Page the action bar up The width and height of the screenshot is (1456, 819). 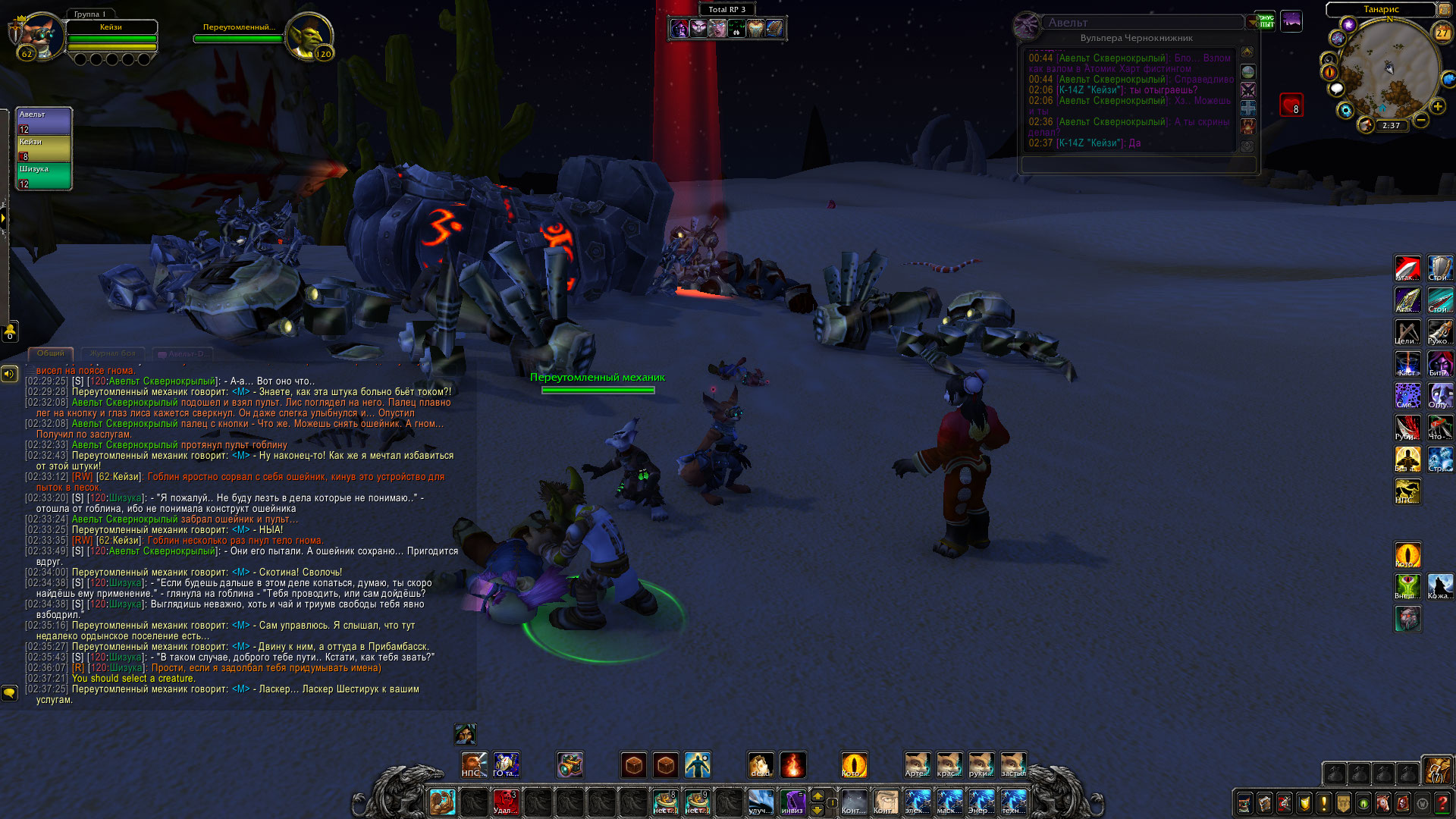[x=817, y=795]
